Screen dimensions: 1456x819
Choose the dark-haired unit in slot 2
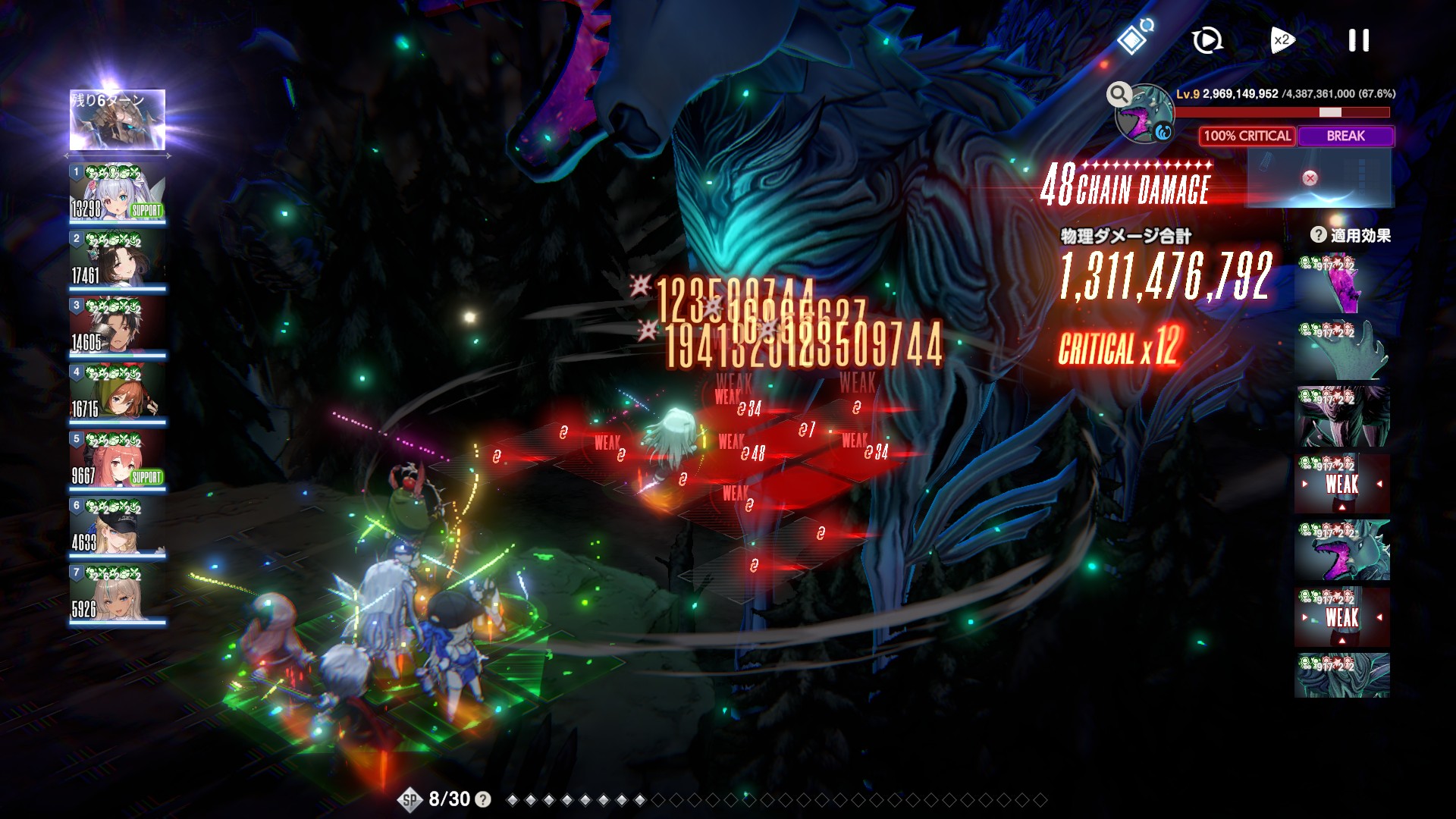[118, 260]
